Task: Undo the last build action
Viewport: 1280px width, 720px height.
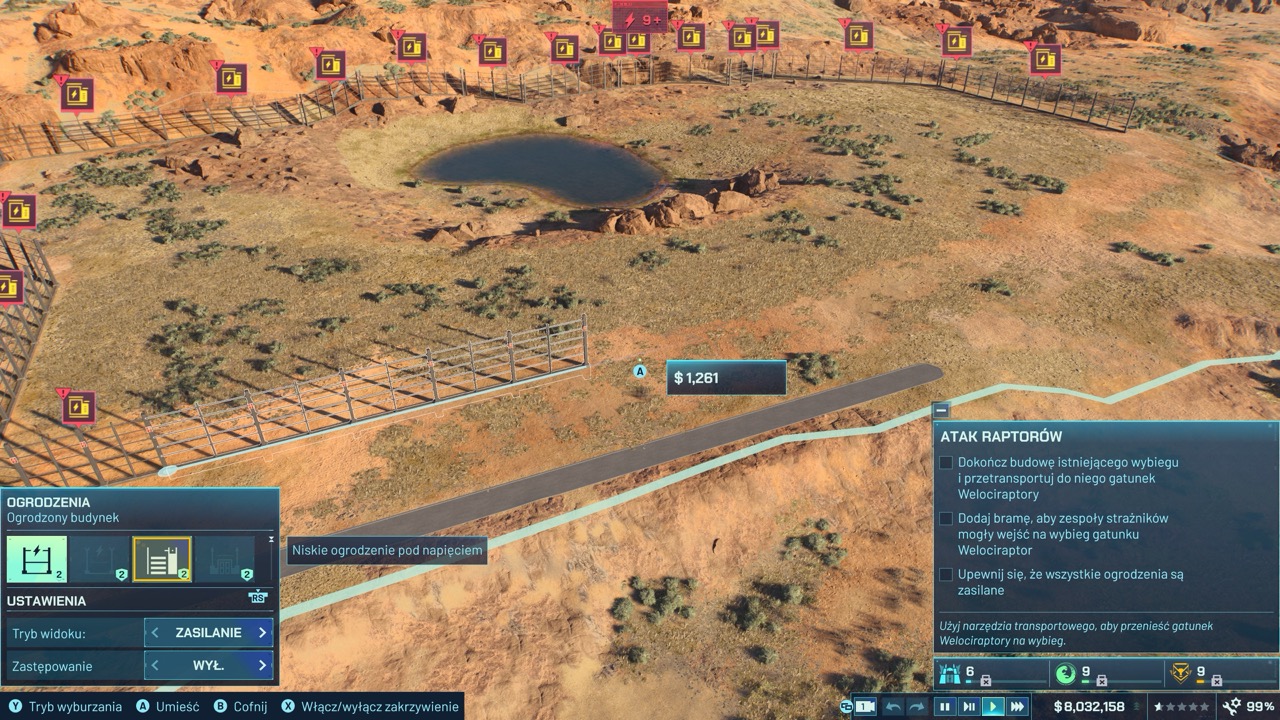Action: (x=893, y=706)
